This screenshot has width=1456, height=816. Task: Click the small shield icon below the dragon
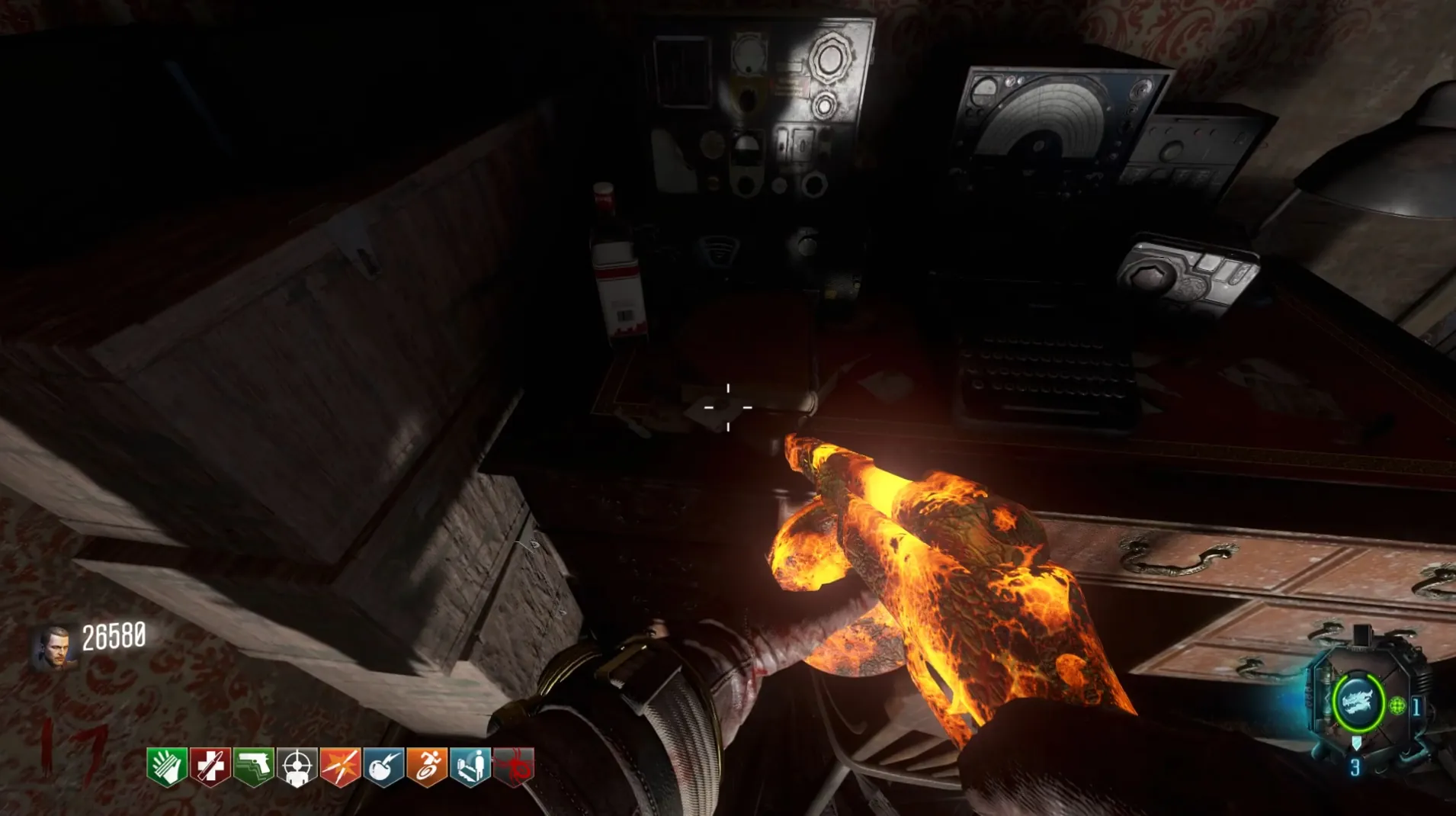click(x=1356, y=743)
